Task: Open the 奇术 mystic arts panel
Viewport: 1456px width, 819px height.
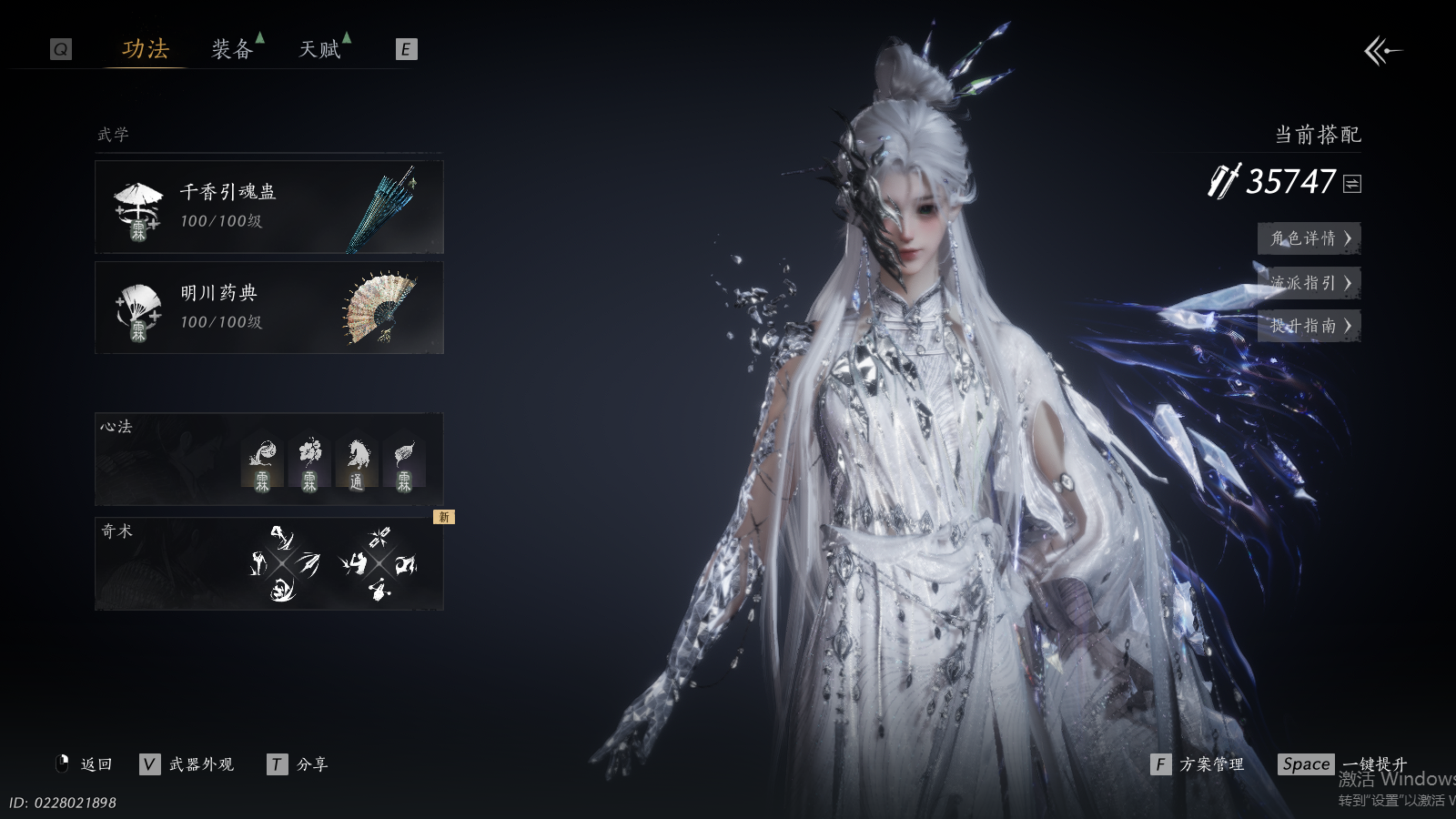Action: 269,564
